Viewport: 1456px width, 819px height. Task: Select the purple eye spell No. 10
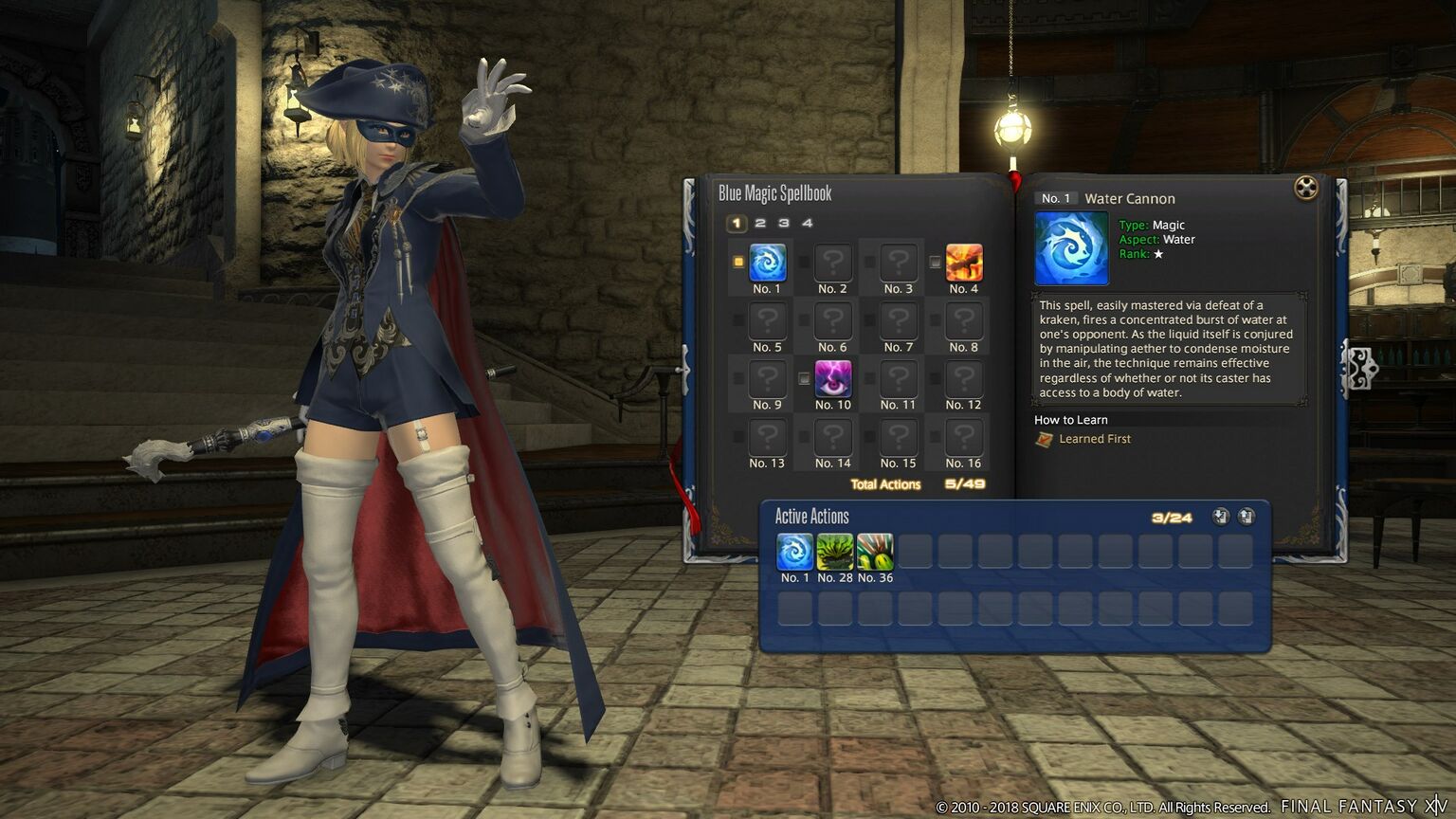[x=832, y=379]
